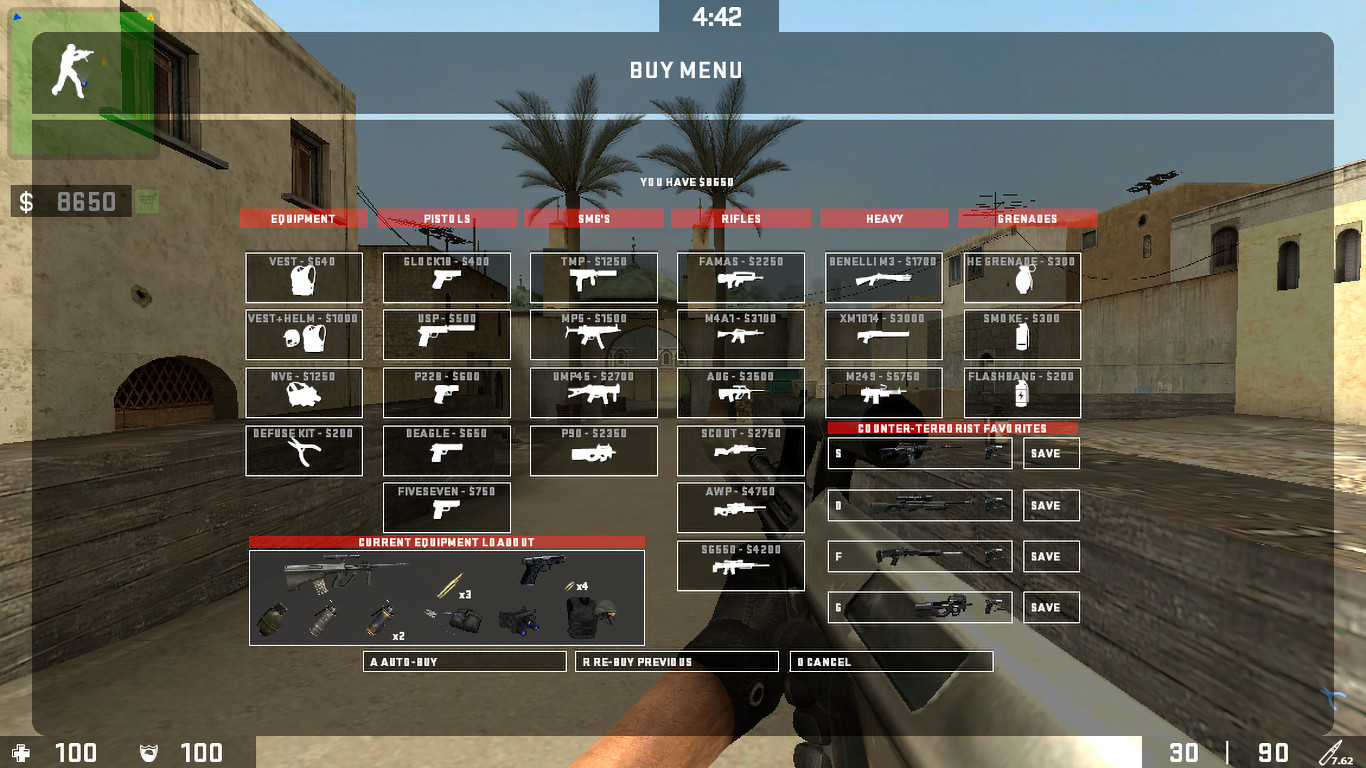
Task: Buy the Smoke grenade
Action: coord(1021,335)
